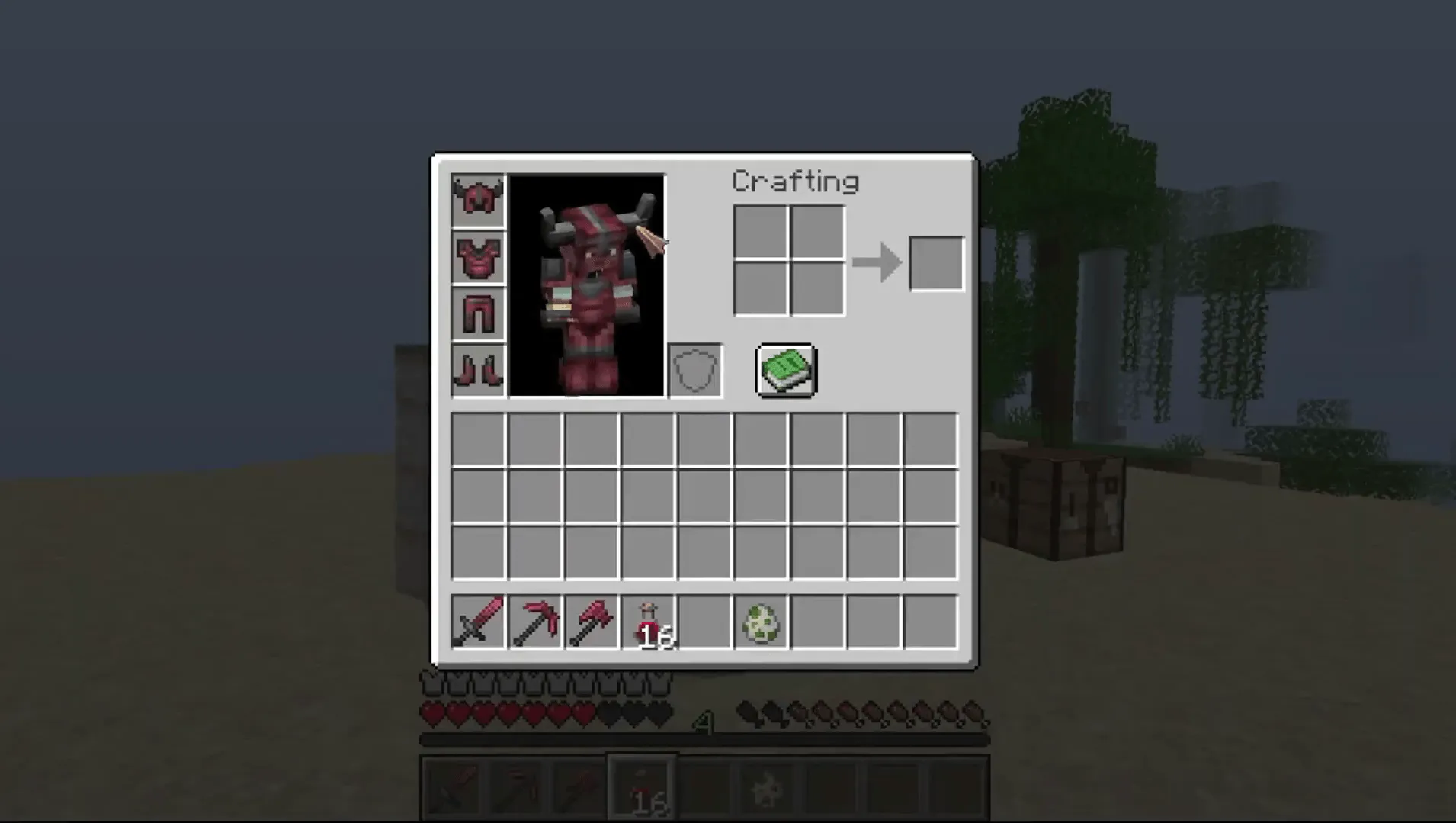Select the red axe in the hotbar

592,622
